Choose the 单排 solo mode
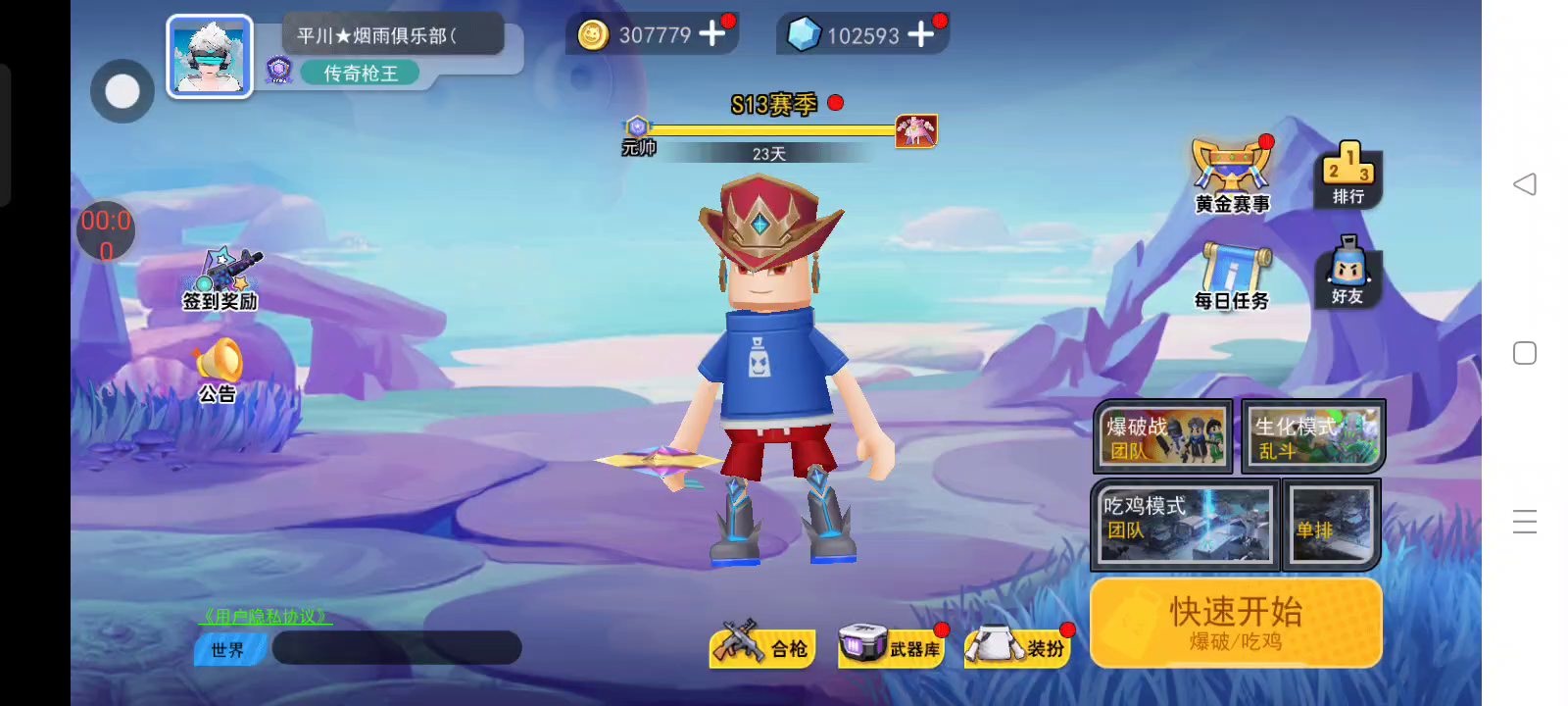Screen dimensions: 1568x706 [x=1332, y=526]
